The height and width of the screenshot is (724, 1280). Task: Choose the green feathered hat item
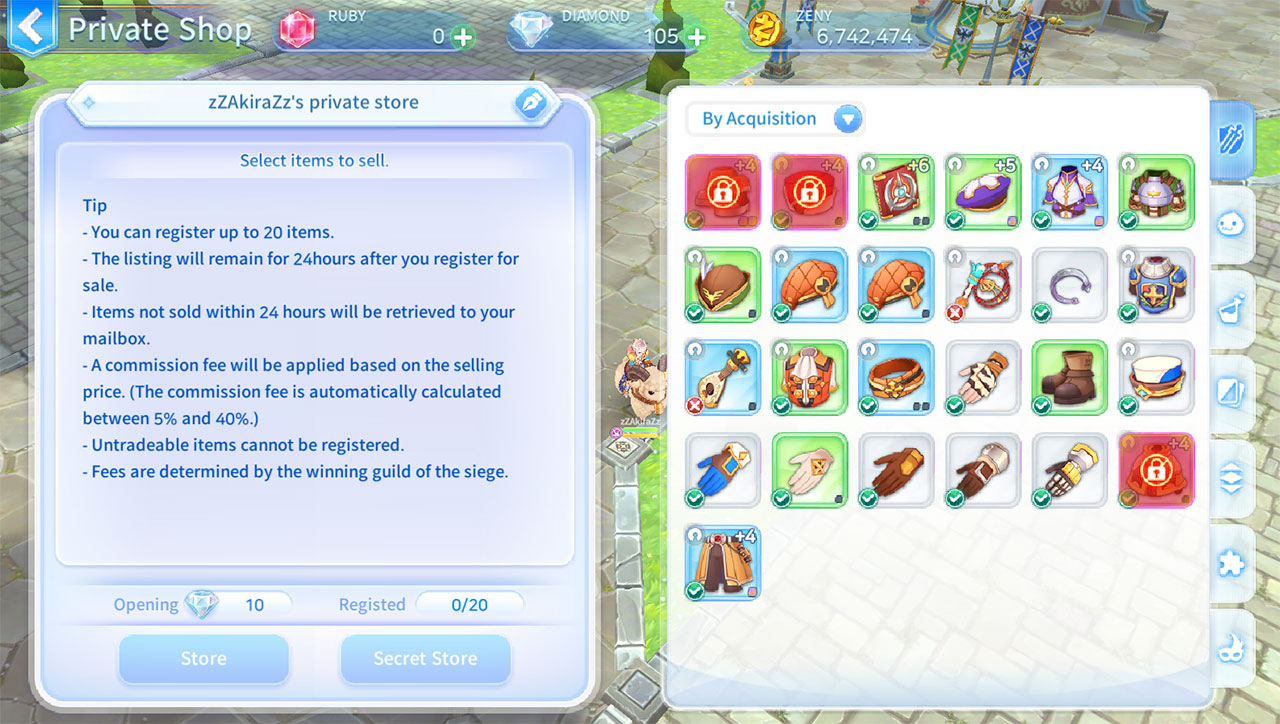[723, 285]
